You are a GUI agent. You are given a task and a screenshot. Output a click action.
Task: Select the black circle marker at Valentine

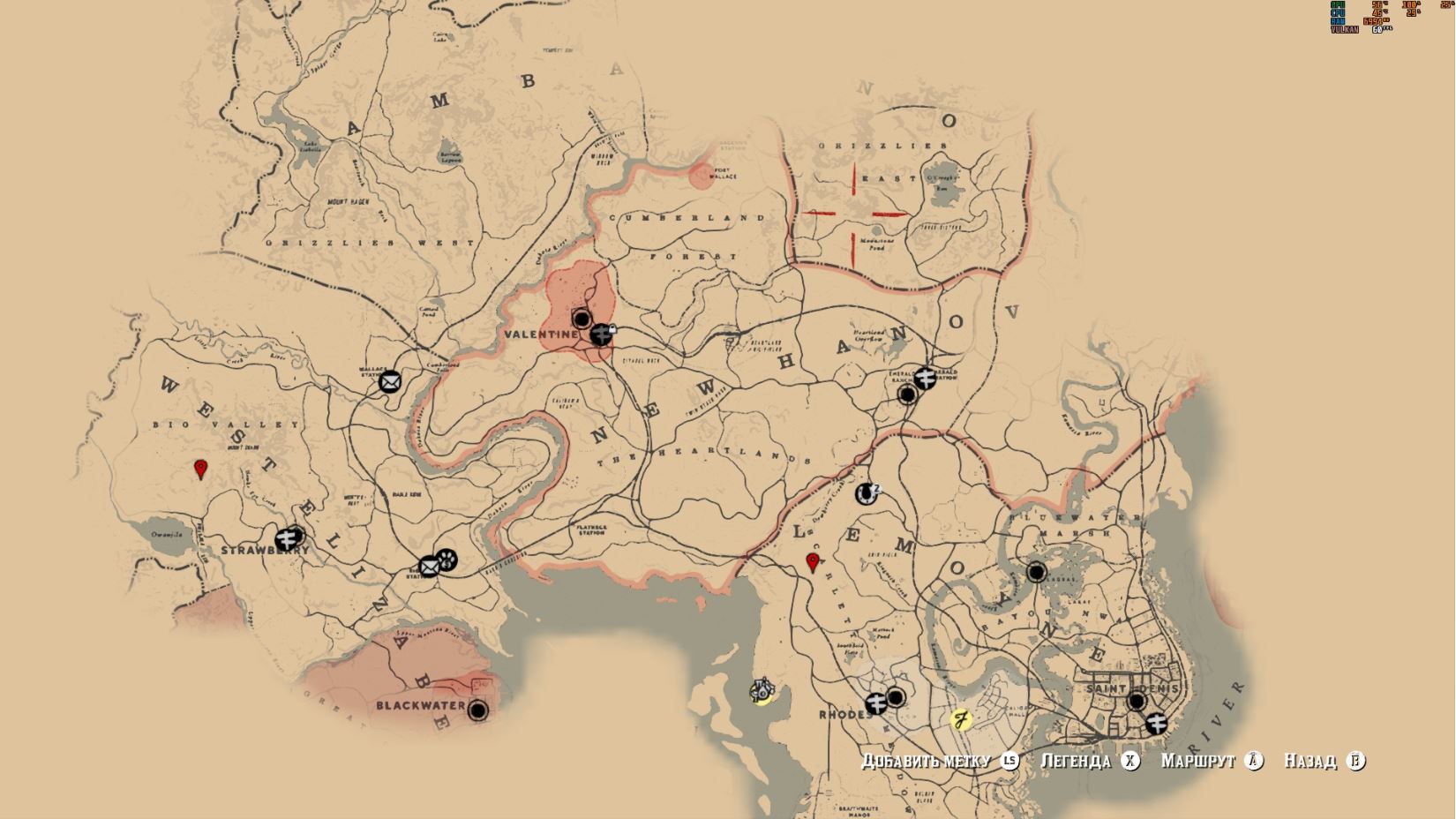[x=582, y=319]
